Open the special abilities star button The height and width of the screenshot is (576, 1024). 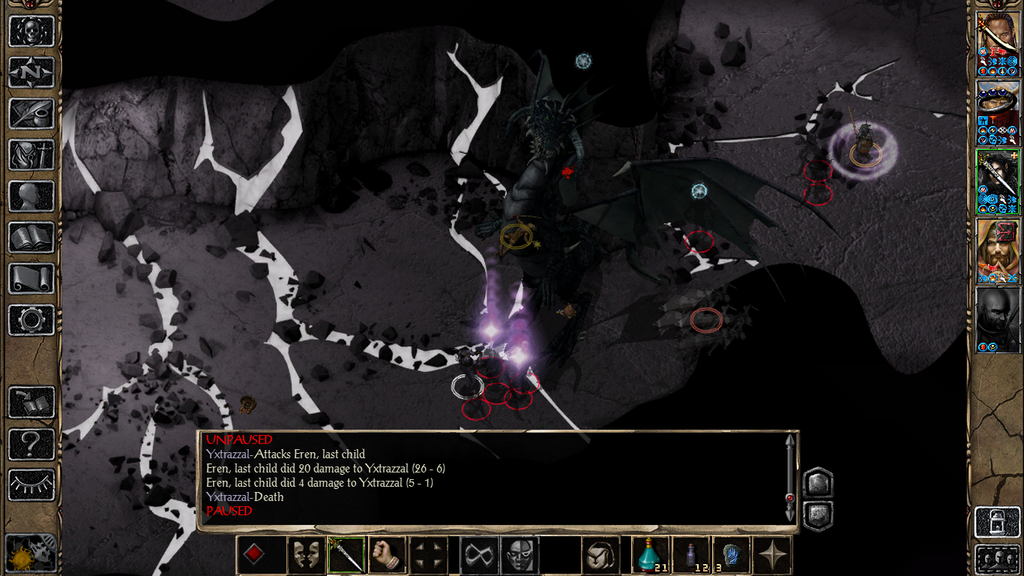773,555
